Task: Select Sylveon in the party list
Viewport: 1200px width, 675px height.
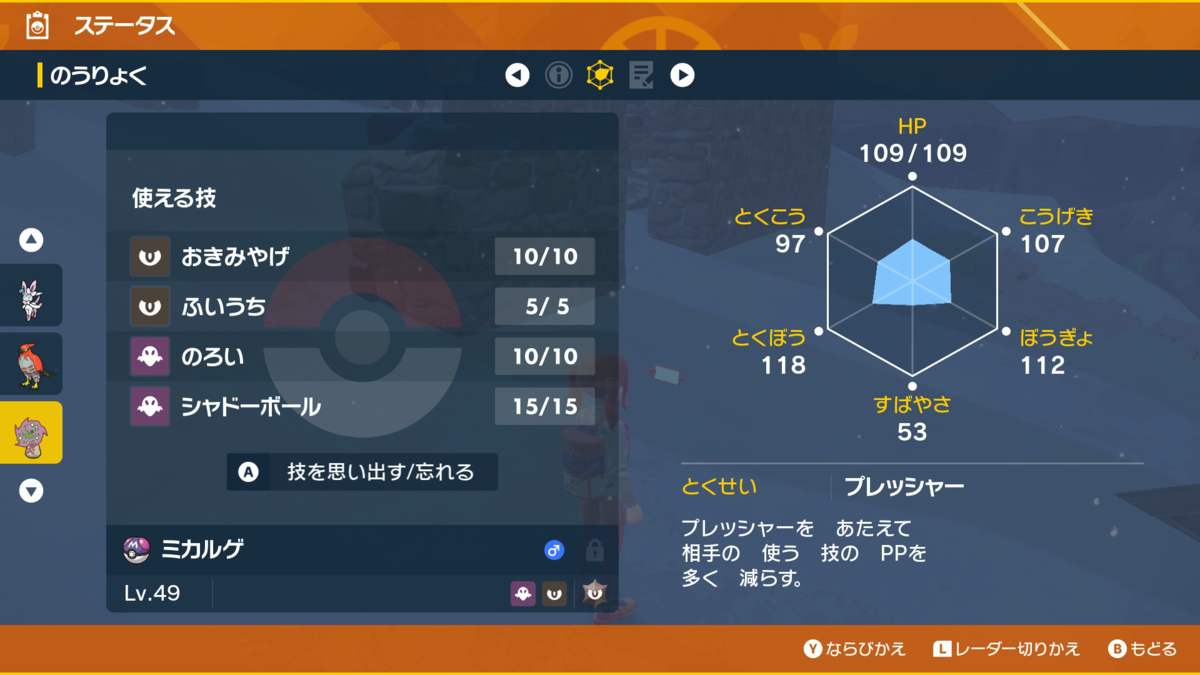Action: tap(31, 296)
